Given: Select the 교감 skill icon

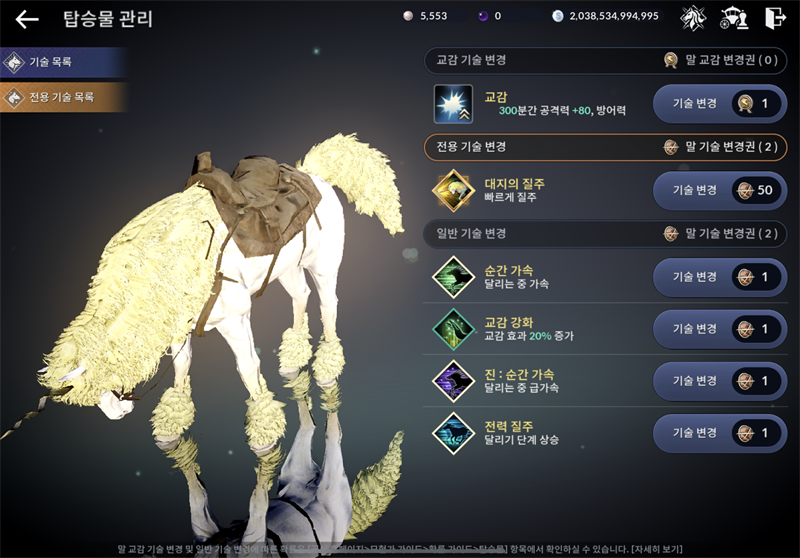Looking at the screenshot, I should (x=453, y=104).
